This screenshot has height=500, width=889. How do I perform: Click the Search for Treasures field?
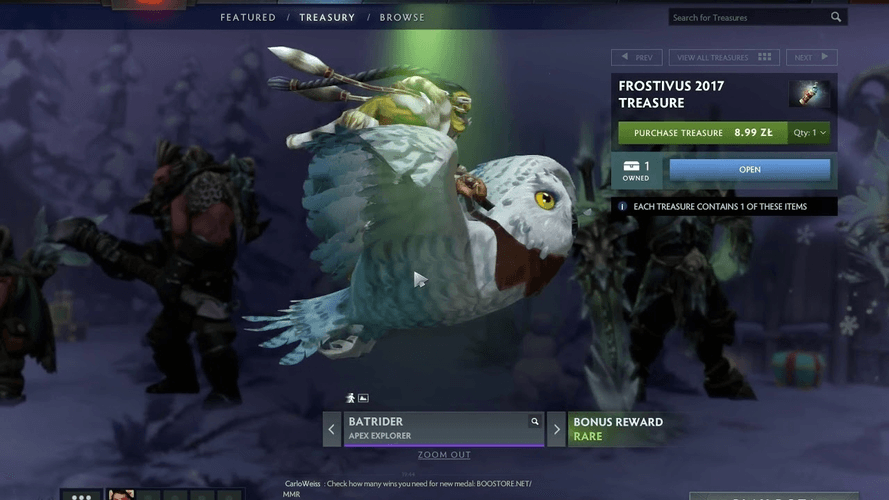coord(750,17)
